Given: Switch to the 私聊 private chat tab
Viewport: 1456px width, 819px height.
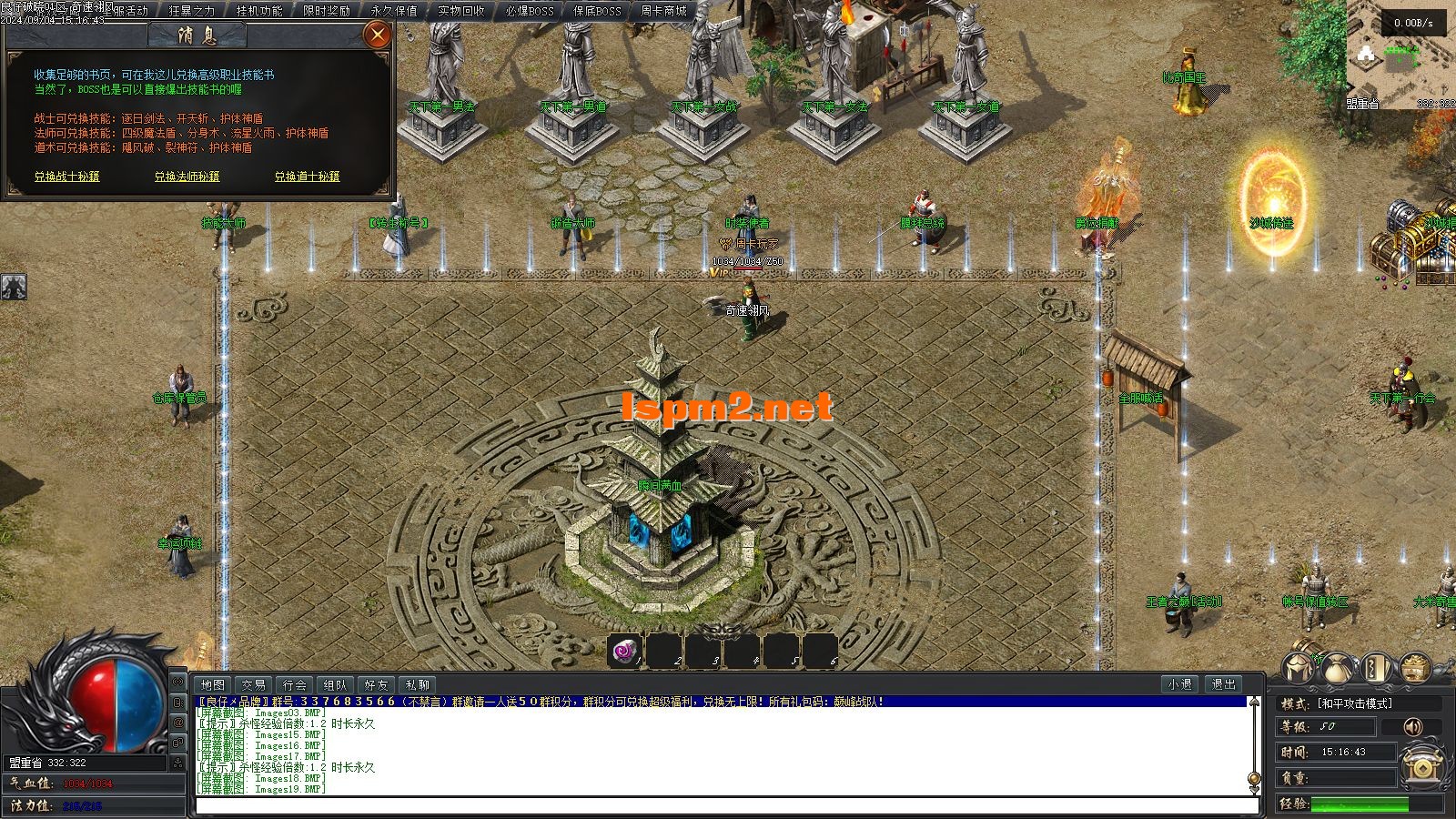Looking at the screenshot, I should pyautogui.click(x=418, y=685).
